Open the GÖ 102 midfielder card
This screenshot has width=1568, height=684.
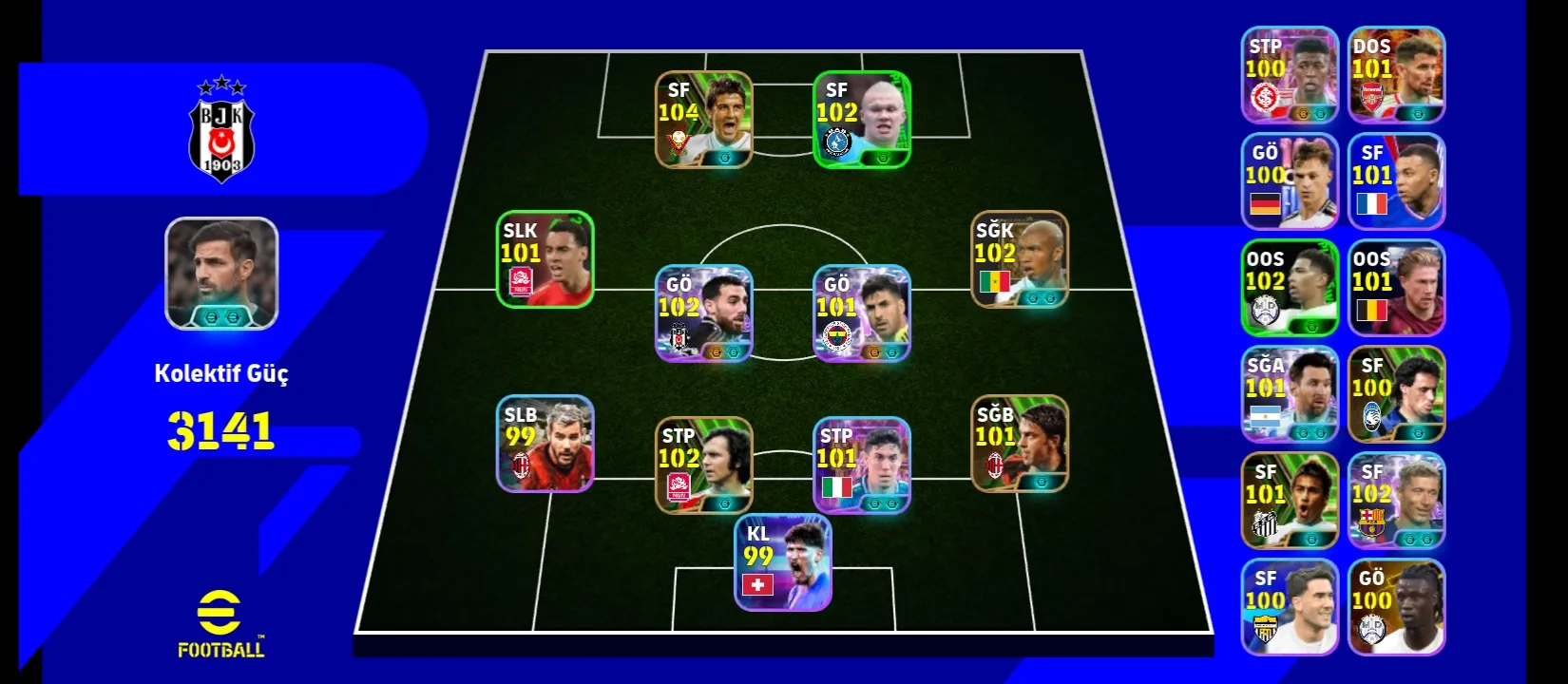click(x=703, y=313)
